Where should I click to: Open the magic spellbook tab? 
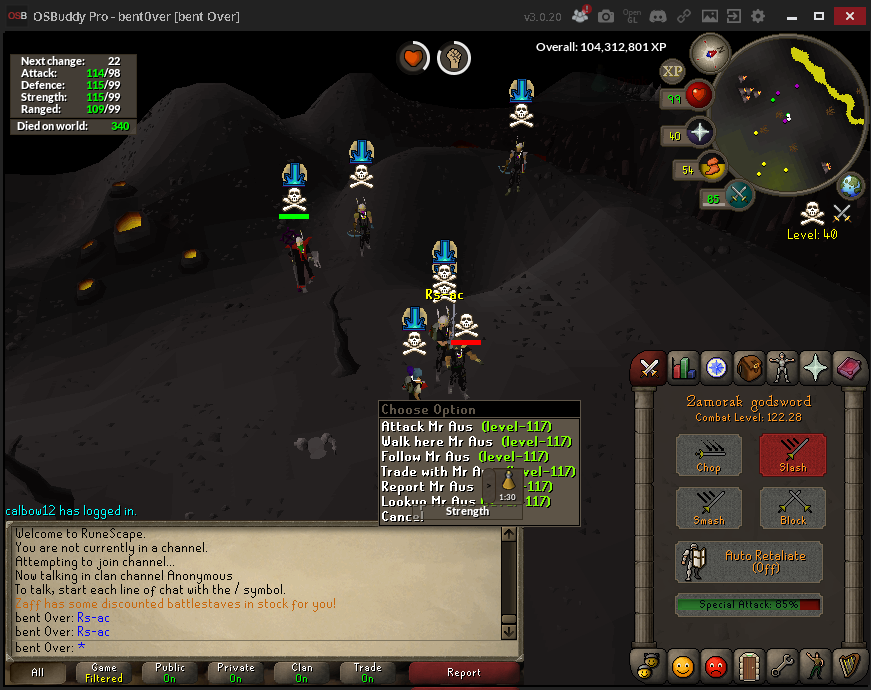[x=848, y=368]
